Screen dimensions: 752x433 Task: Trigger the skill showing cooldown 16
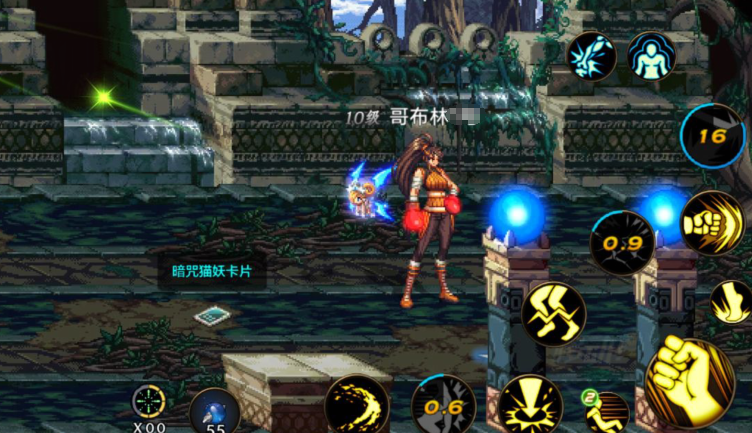point(713,136)
